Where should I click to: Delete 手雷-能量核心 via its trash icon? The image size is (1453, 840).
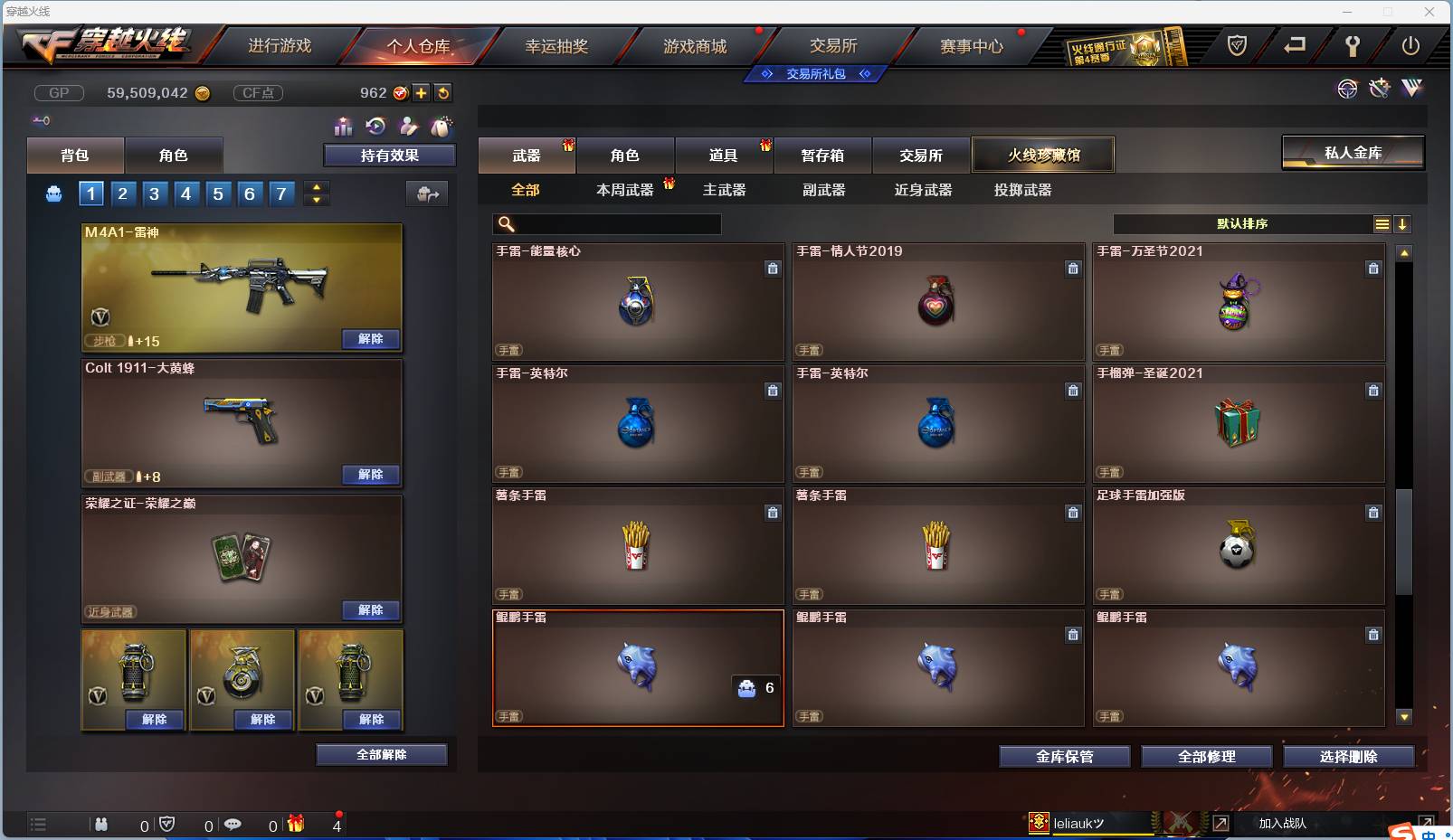[x=774, y=269]
